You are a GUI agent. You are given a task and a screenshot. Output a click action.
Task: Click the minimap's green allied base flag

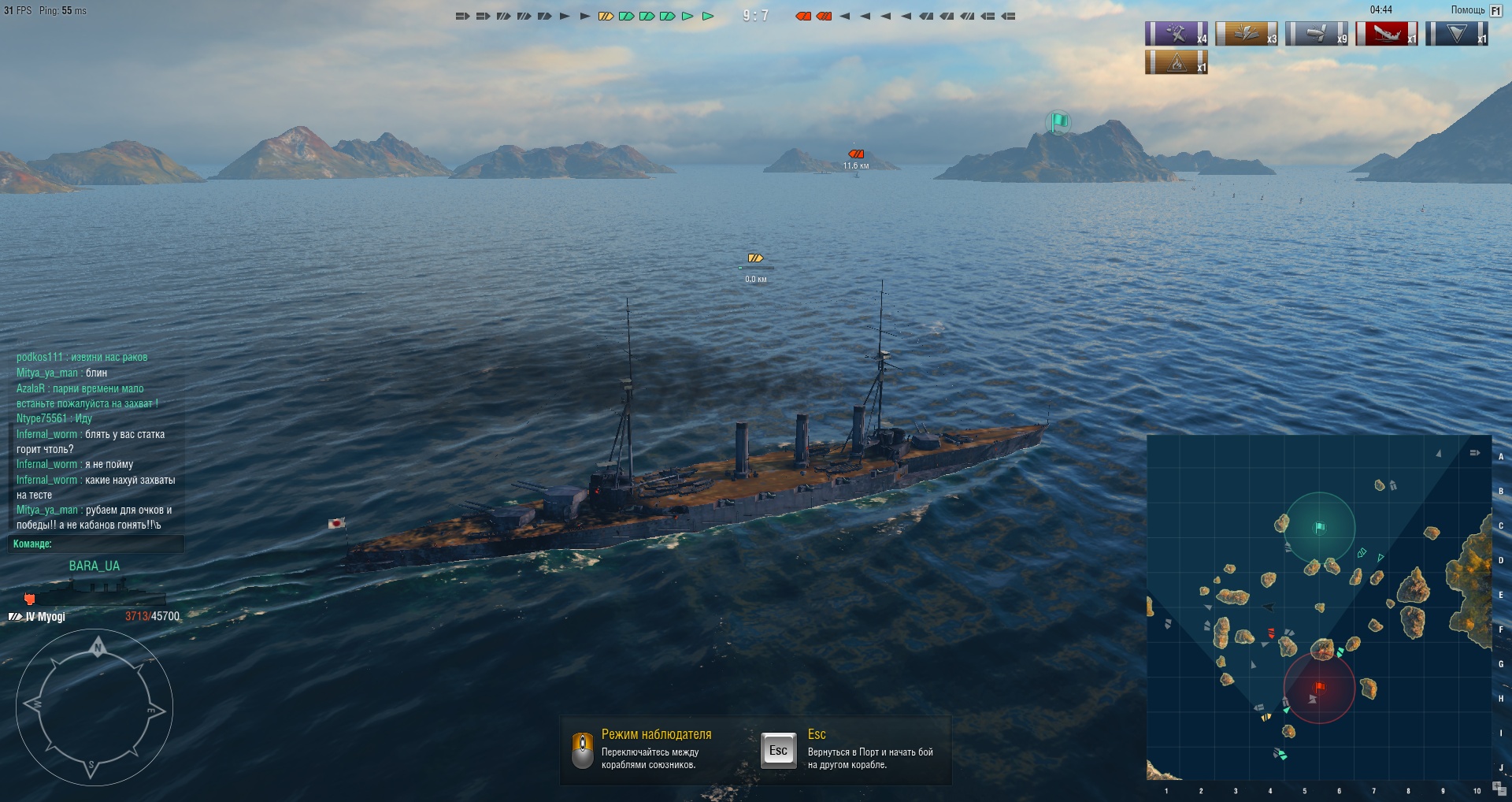tap(1320, 527)
